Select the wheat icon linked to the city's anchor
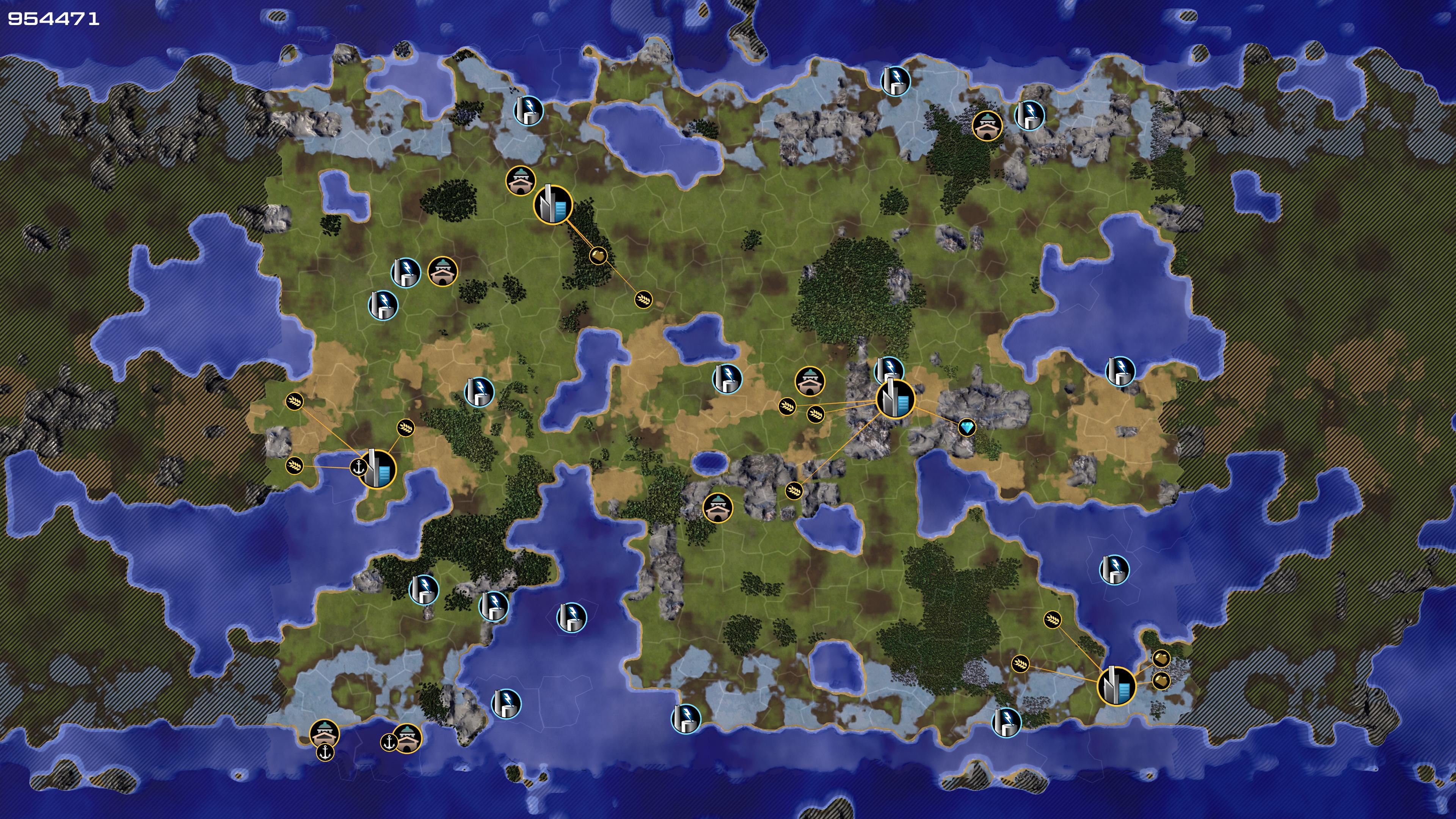Image resolution: width=1456 pixels, height=819 pixels. coord(295,466)
